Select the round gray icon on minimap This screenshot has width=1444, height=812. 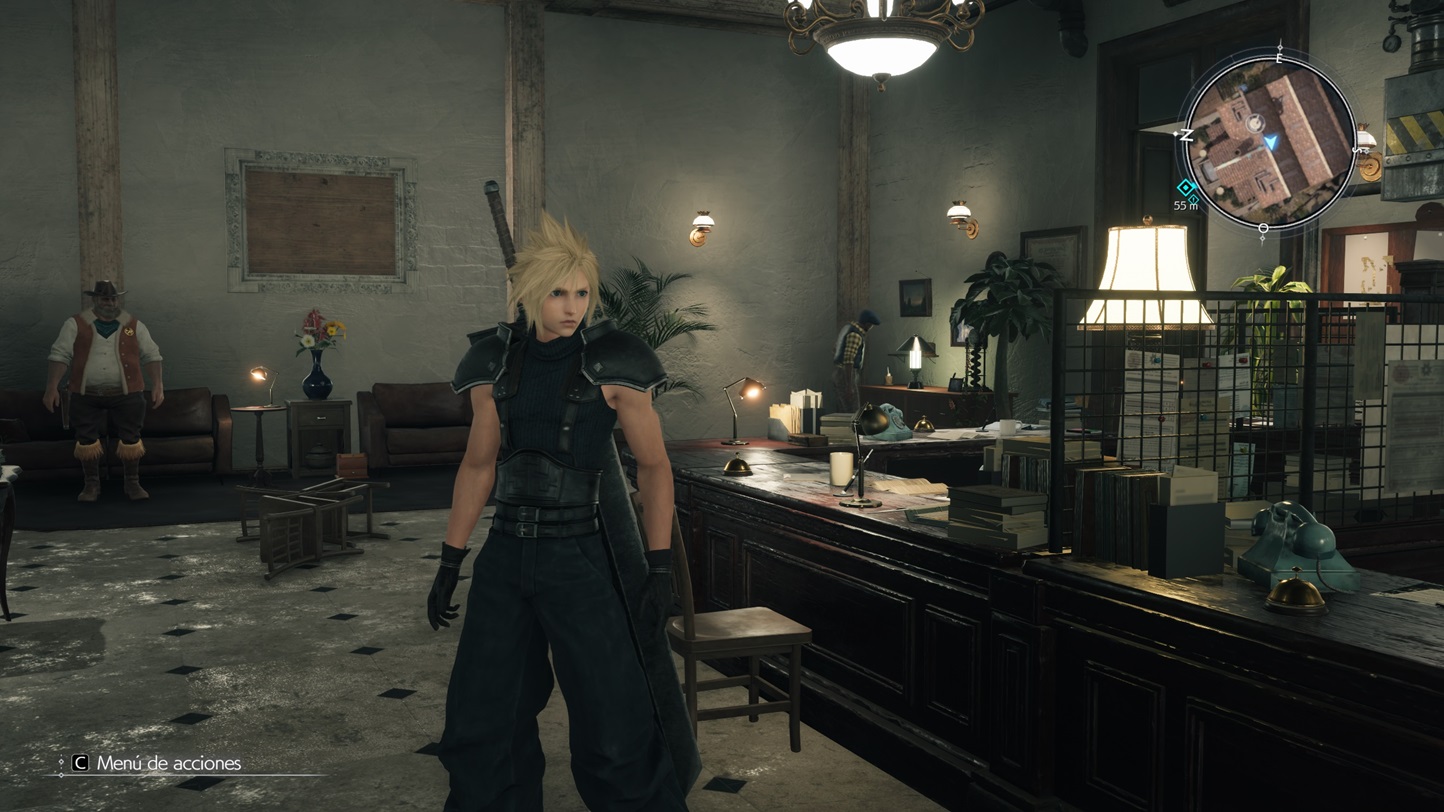1255,124
